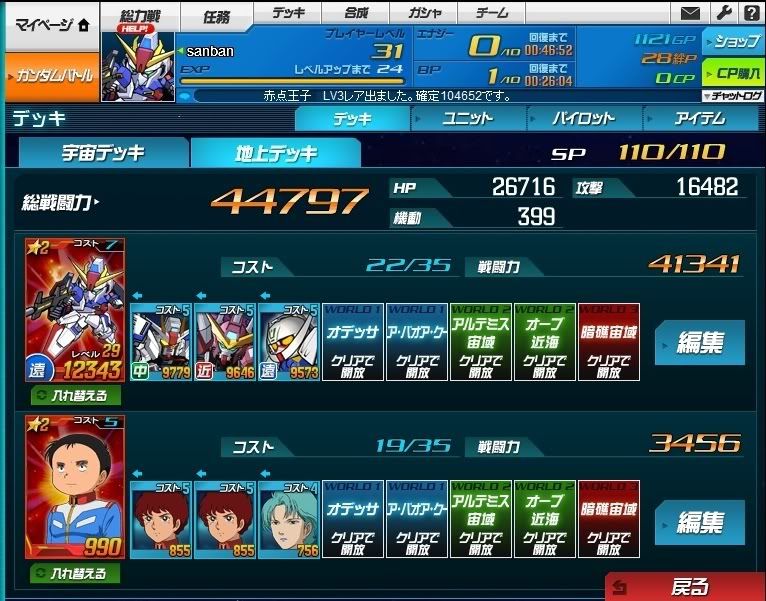The image size is (766, 601).
Task: Switch to the パイロット tab
Action: pos(583,118)
